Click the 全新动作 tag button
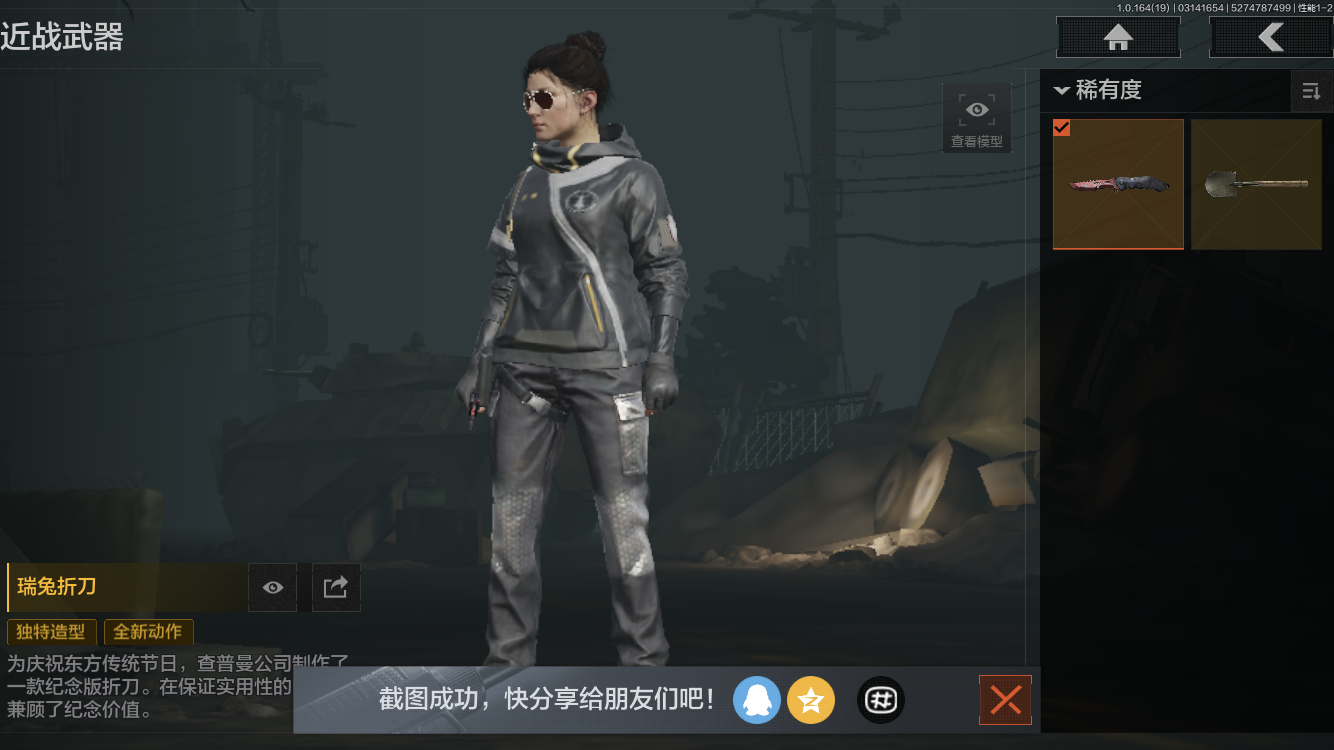 (148, 632)
